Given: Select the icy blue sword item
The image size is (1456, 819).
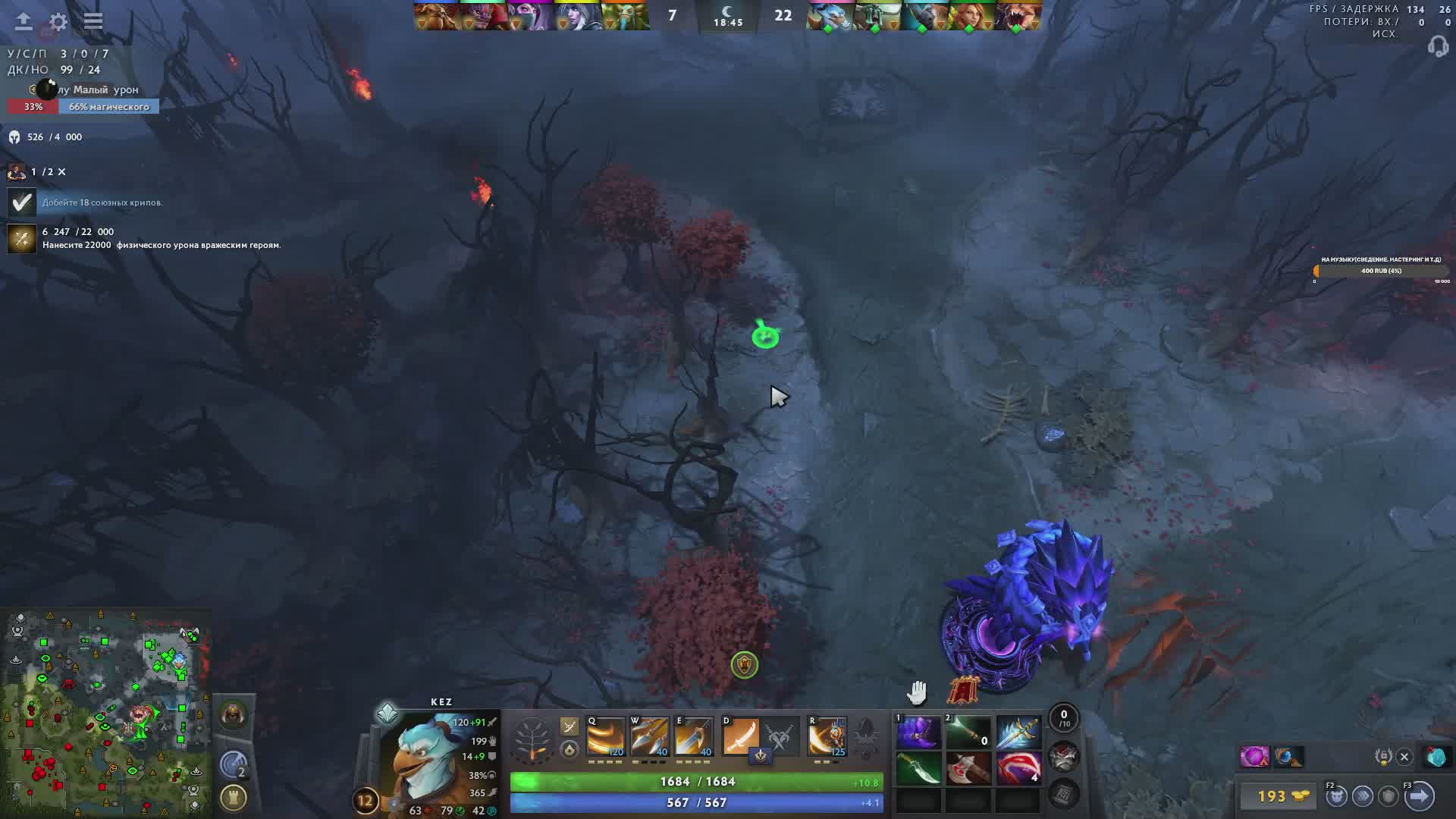Looking at the screenshot, I should [x=1018, y=732].
